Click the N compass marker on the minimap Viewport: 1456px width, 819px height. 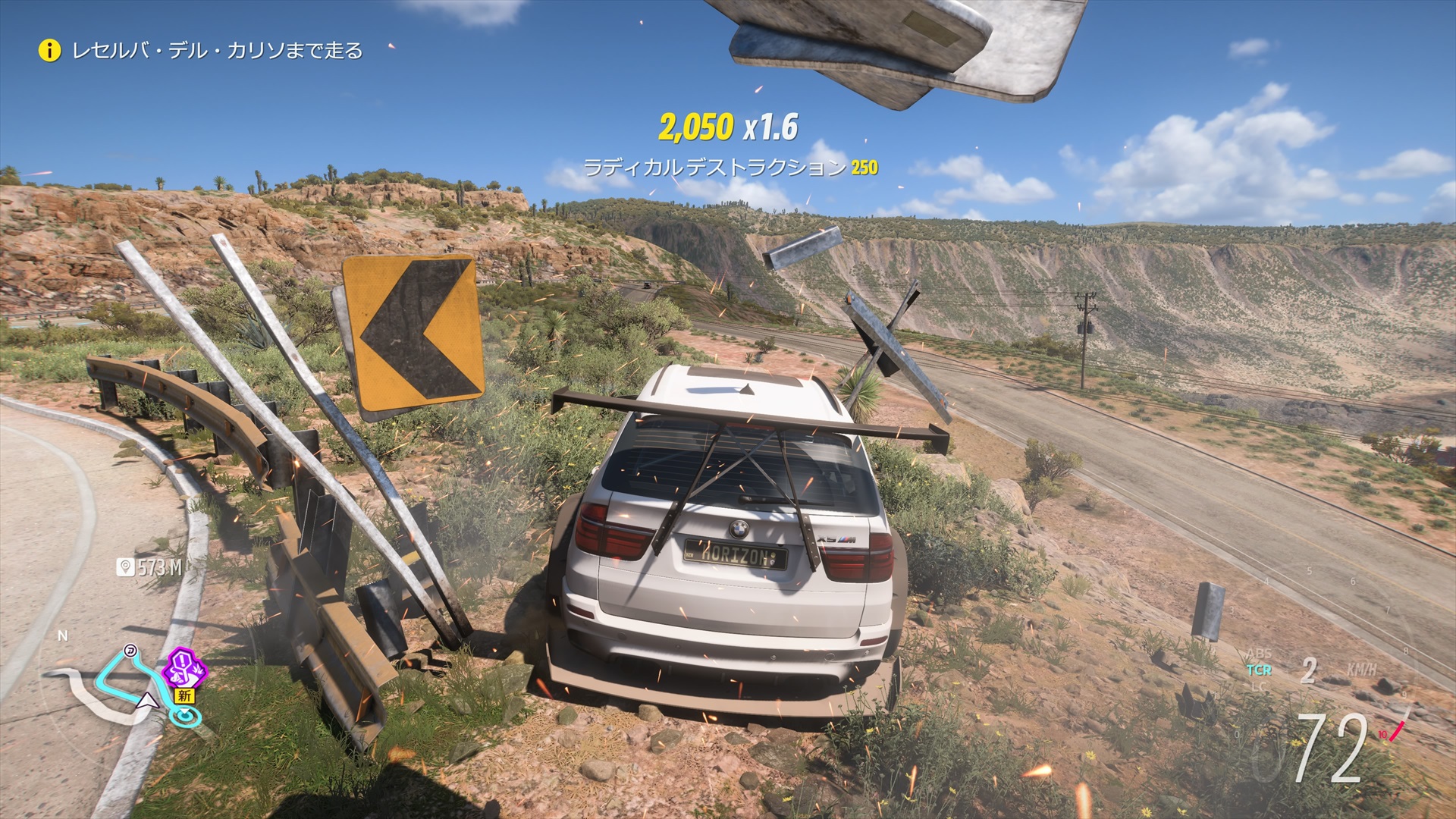coord(63,636)
